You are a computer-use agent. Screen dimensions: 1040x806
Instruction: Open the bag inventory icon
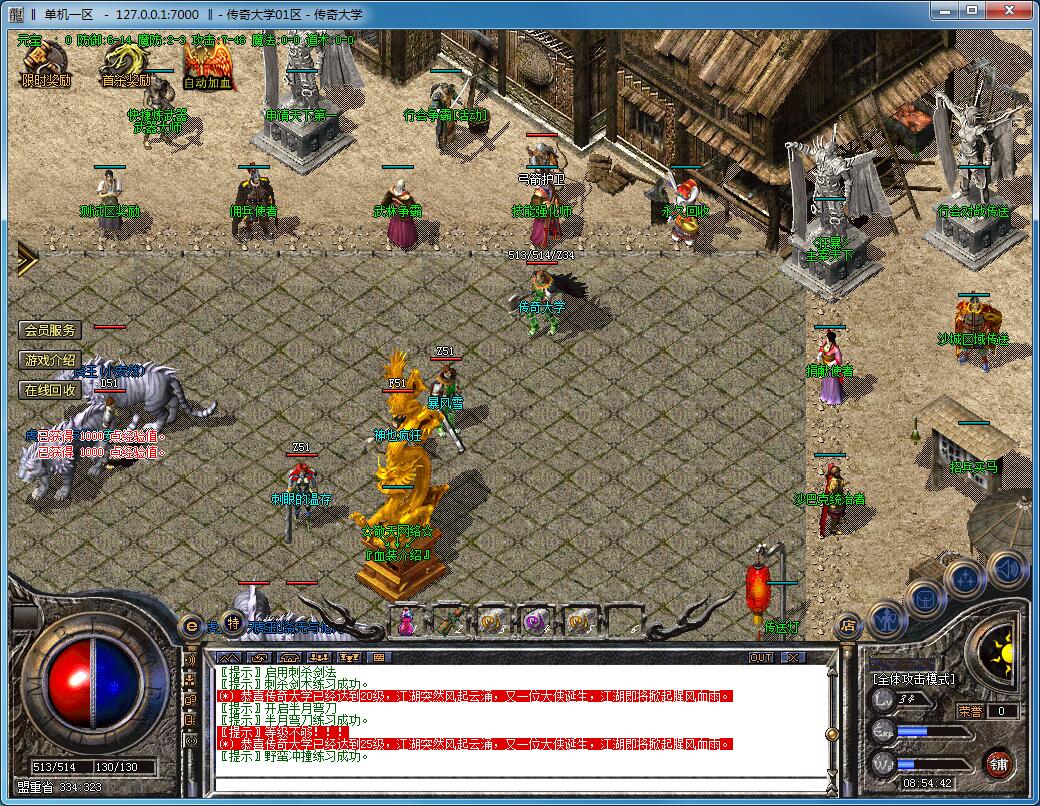click(925, 598)
